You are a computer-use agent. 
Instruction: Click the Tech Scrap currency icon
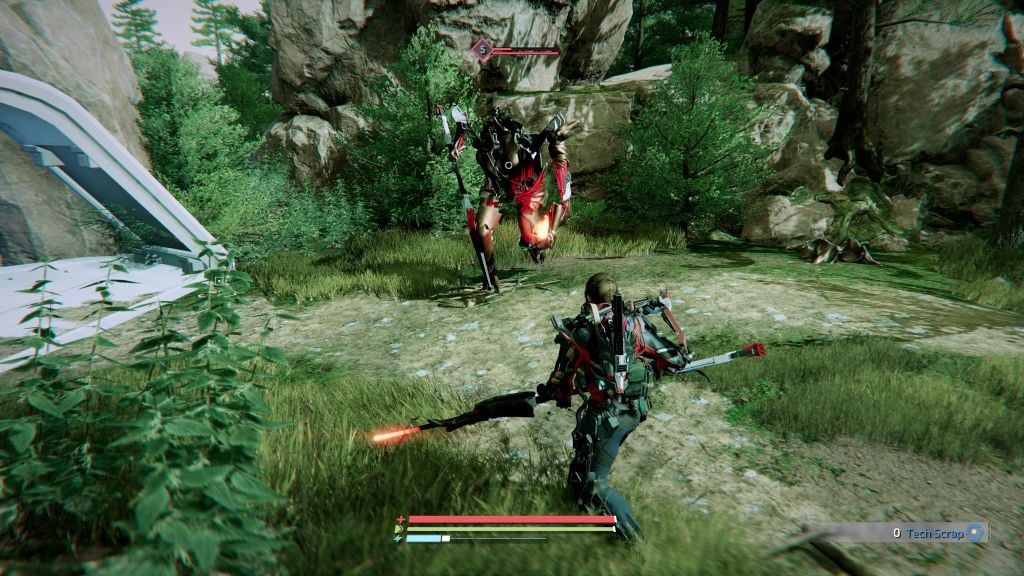tap(976, 533)
